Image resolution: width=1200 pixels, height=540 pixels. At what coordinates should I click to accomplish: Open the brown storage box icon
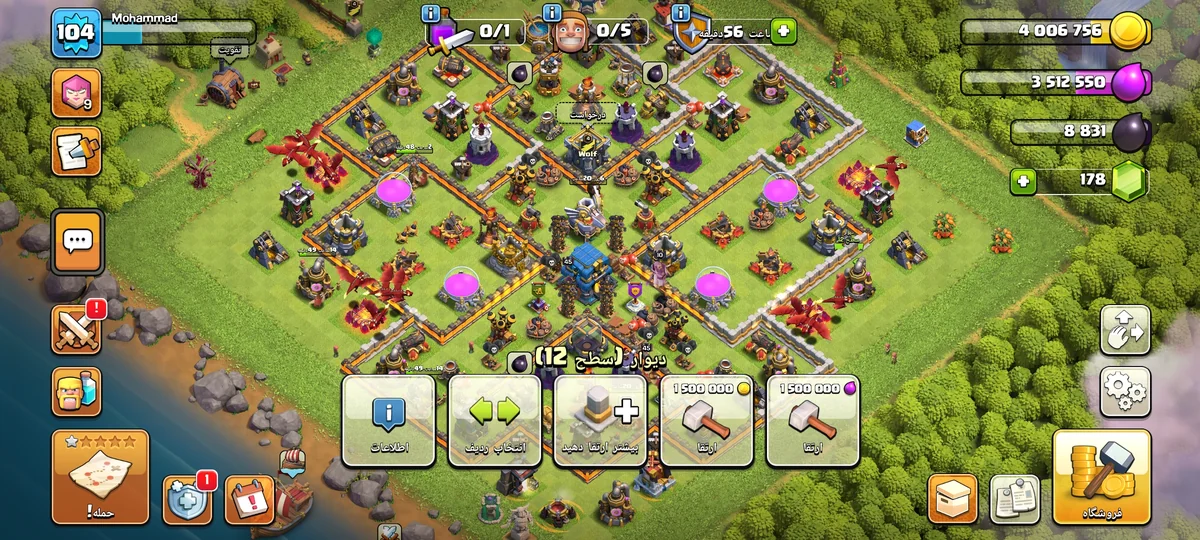(x=953, y=499)
